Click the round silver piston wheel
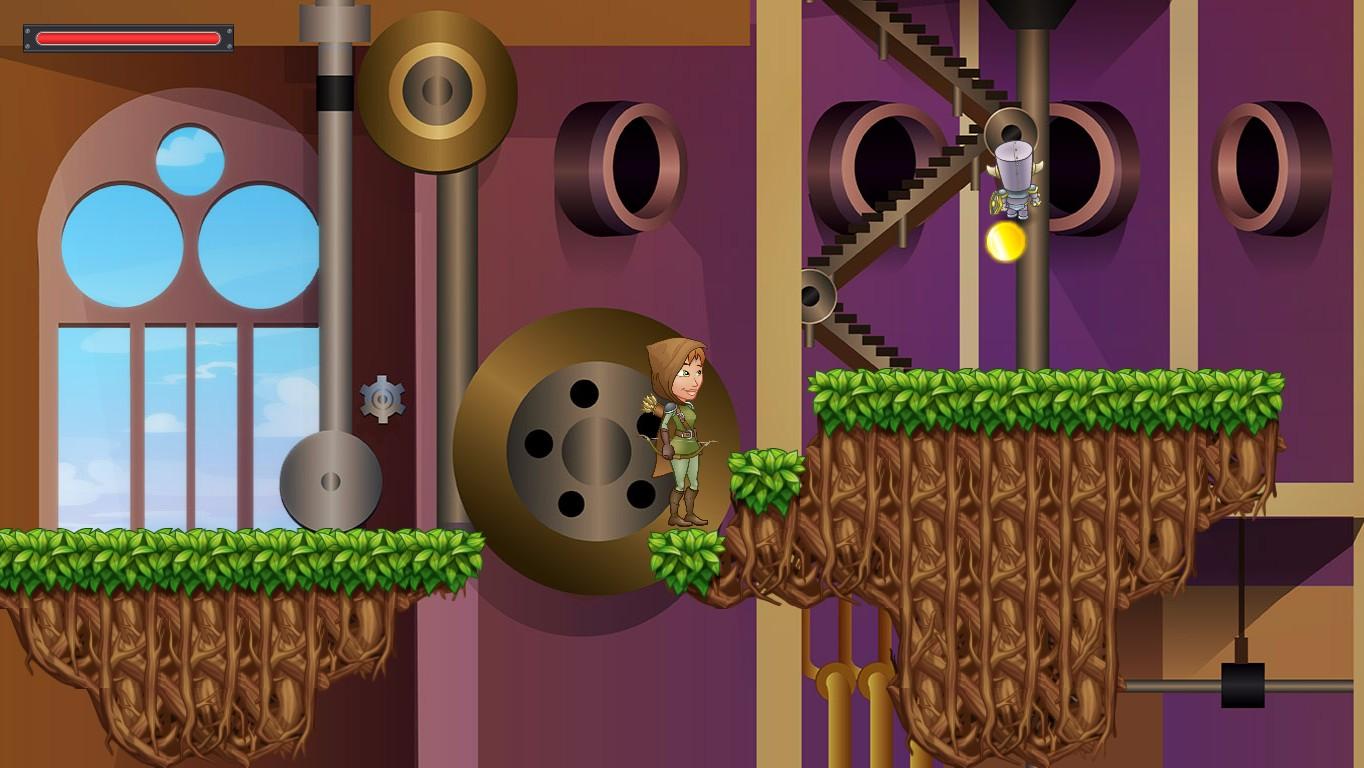Image resolution: width=1364 pixels, height=768 pixels. click(x=330, y=480)
